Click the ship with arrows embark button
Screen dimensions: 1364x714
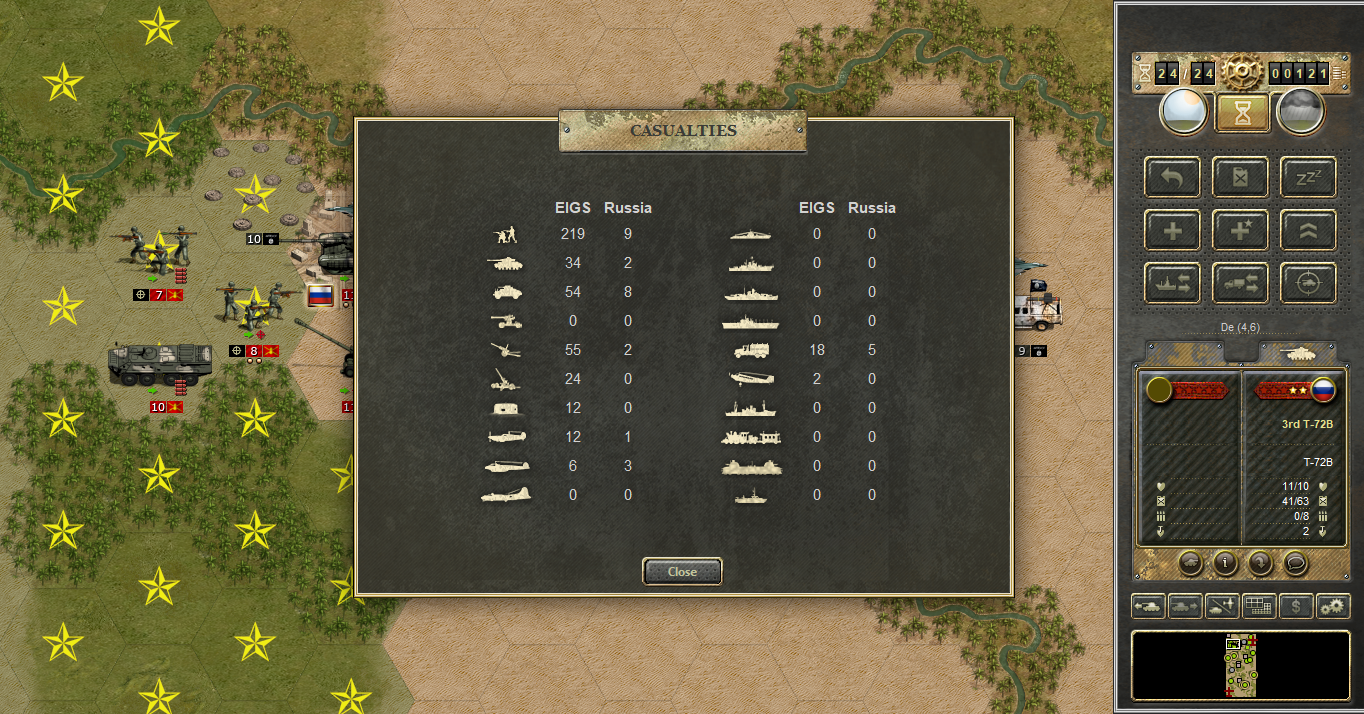click(x=1173, y=284)
